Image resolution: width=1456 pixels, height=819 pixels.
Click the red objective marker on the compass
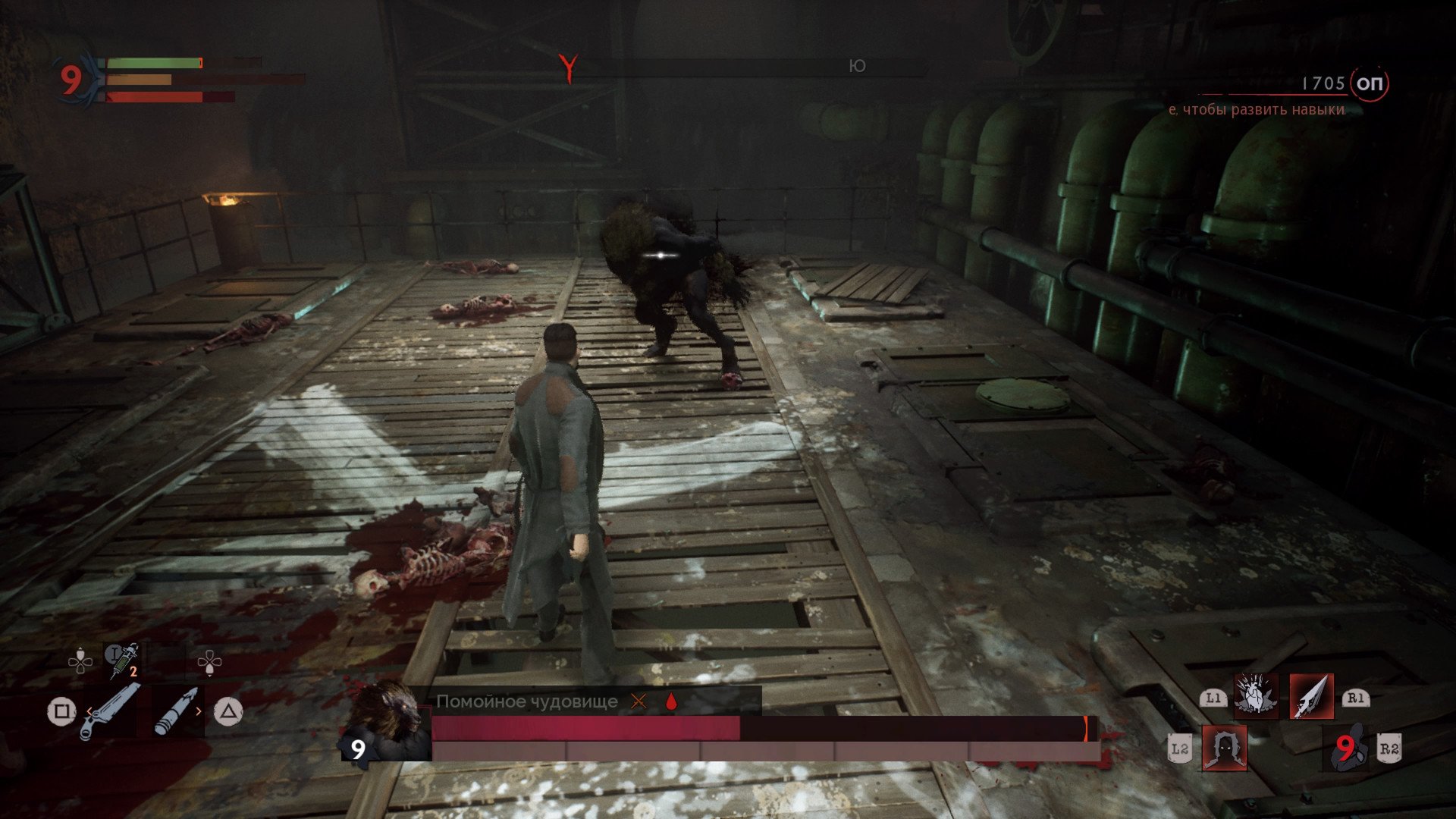click(x=568, y=67)
